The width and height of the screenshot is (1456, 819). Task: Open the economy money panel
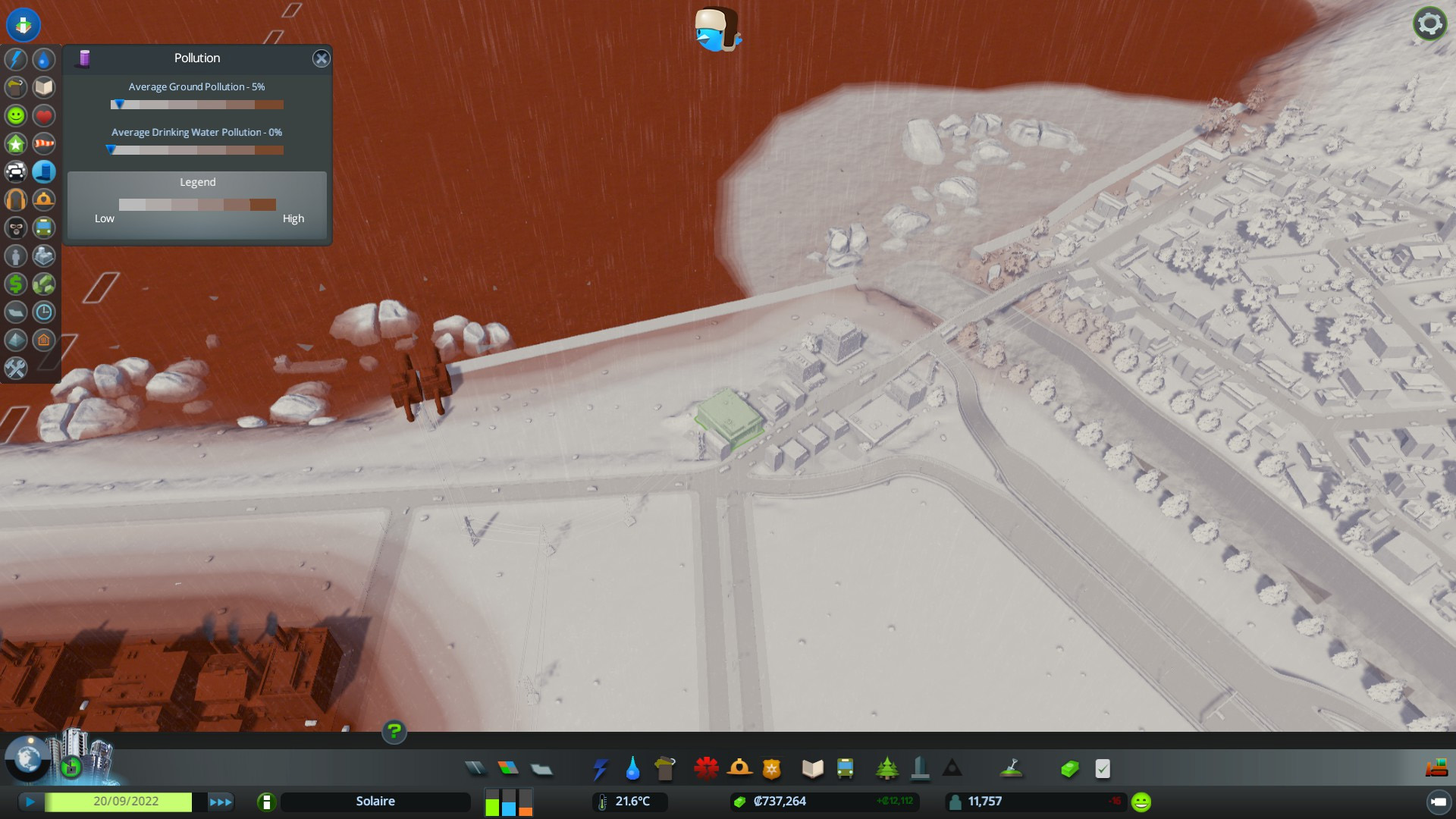click(1069, 769)
